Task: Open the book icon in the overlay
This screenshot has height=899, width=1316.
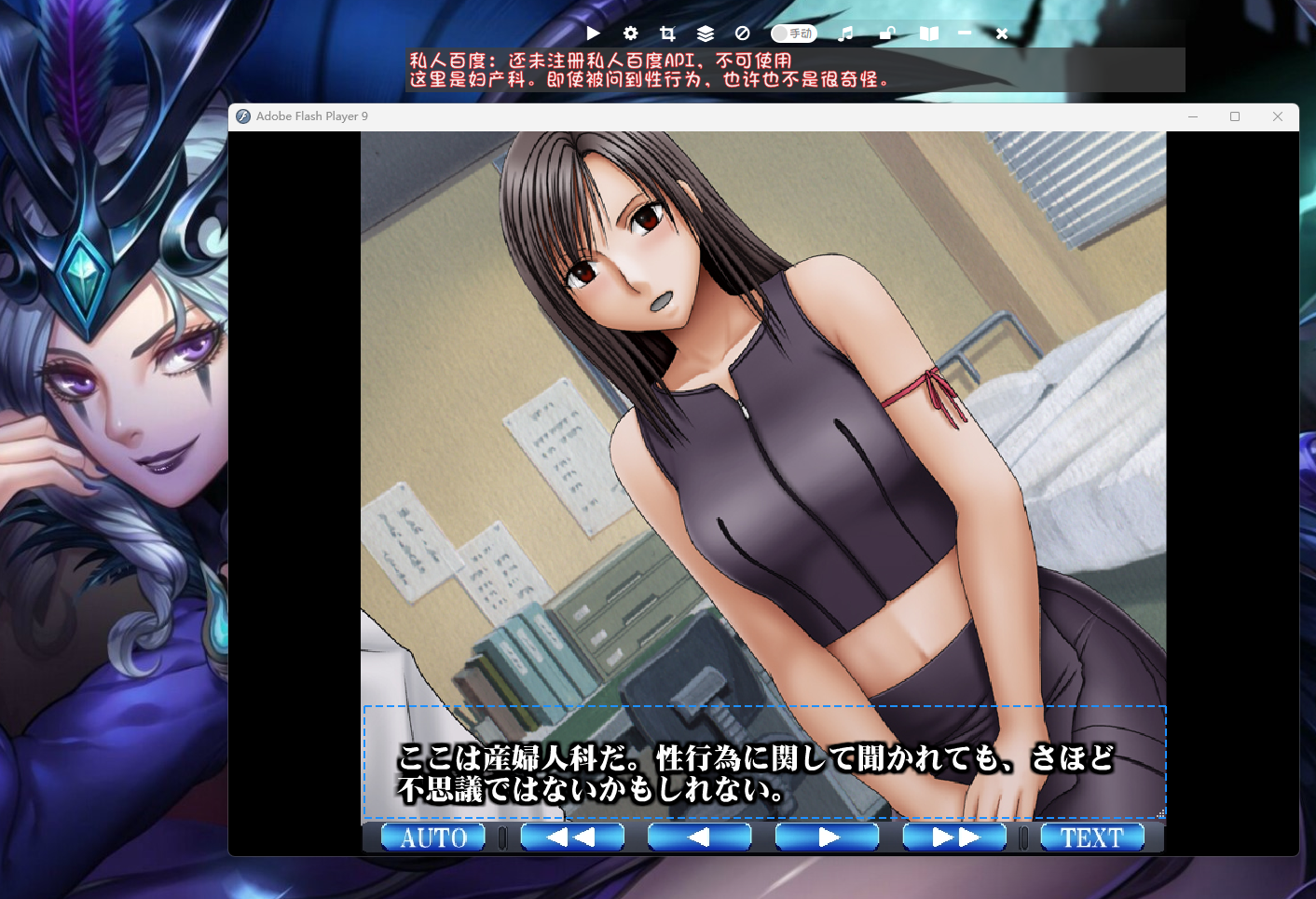Action: (929, 34)
